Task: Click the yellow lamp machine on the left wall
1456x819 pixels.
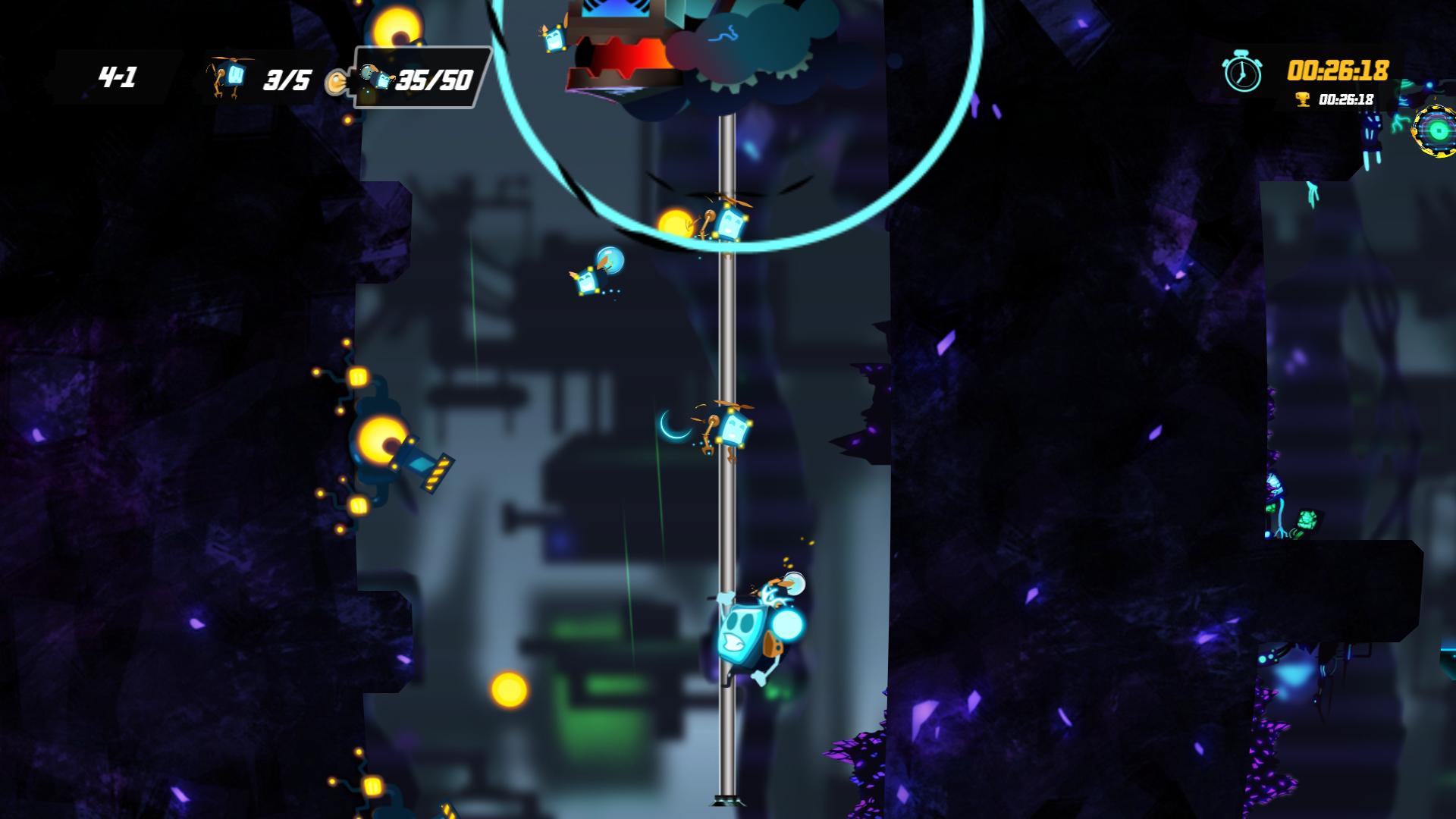Action: [383, 440]
